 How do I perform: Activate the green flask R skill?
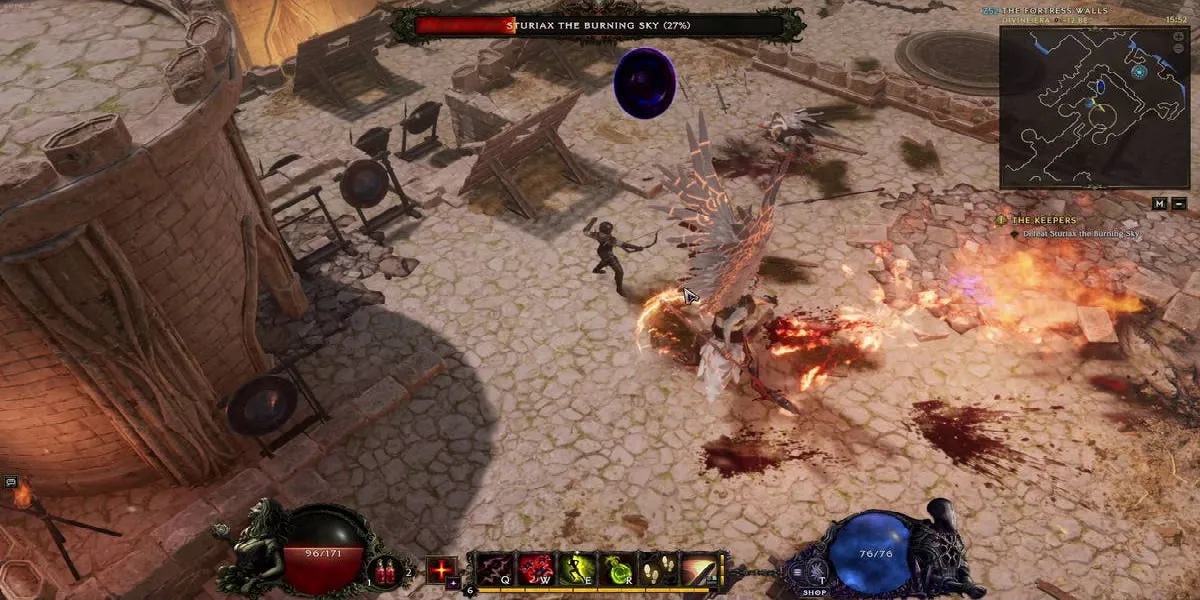618,569
